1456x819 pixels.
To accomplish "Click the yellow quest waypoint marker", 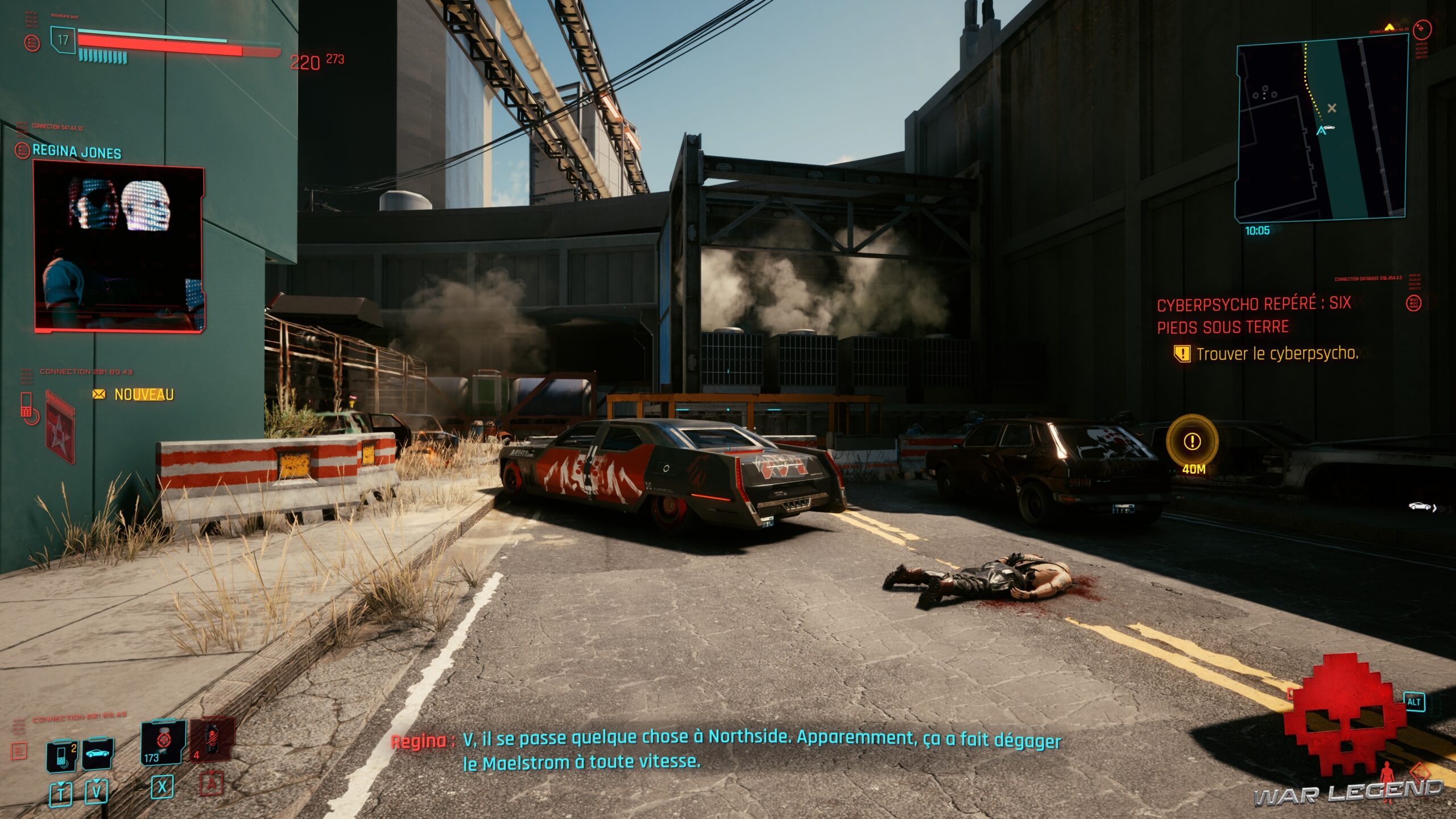I will [1192, 441].
